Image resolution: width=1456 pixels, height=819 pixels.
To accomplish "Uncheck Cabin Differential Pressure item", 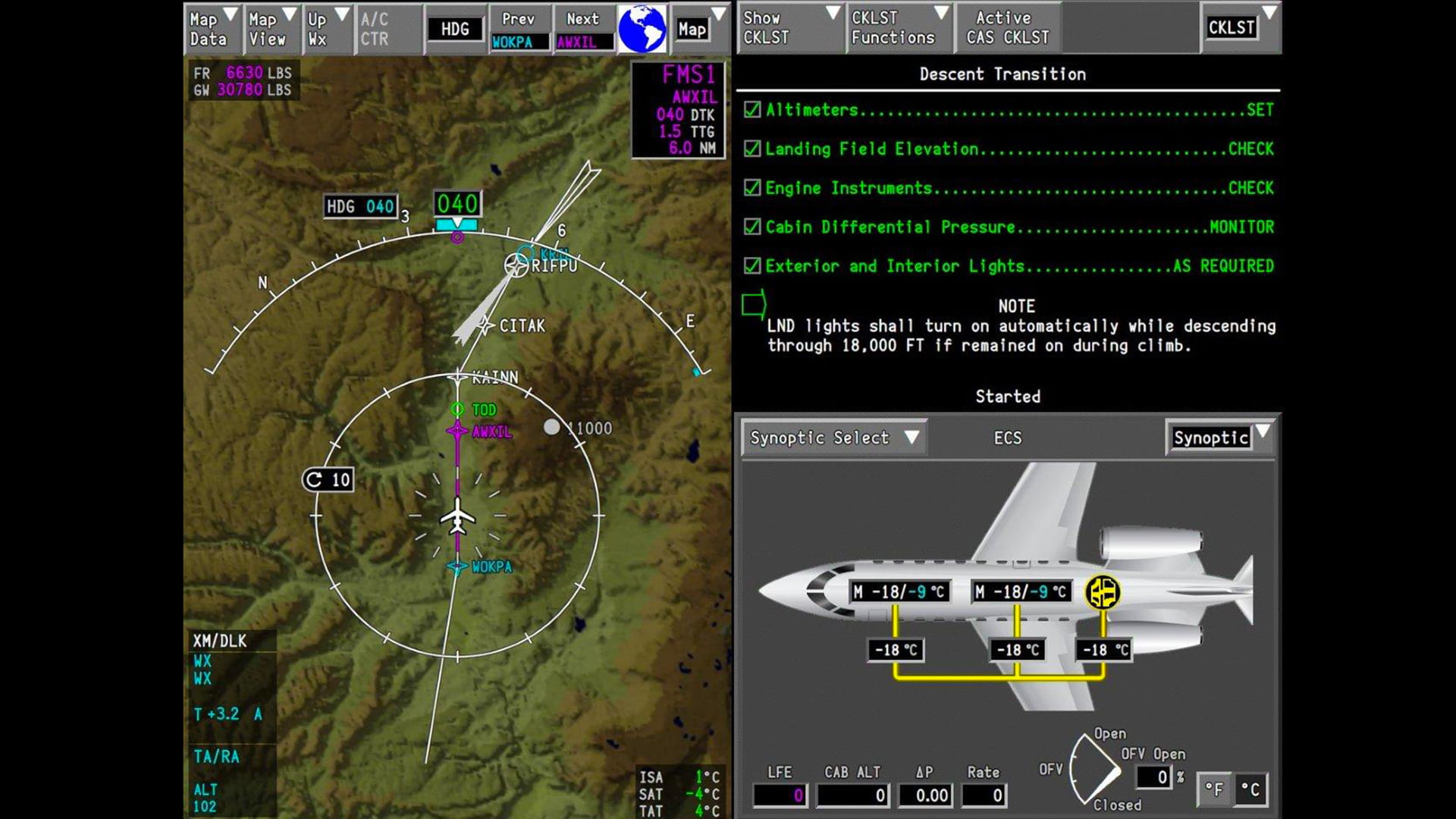I will pos(751,227).
